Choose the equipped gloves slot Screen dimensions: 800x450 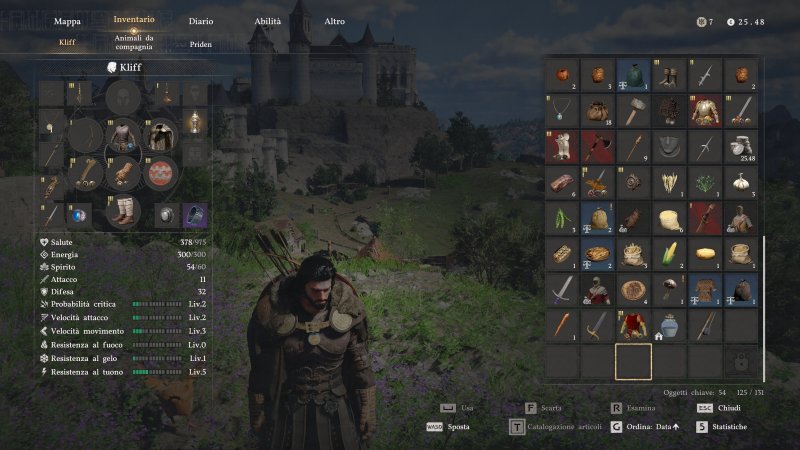pyautogui.click(x=124, y=172)
